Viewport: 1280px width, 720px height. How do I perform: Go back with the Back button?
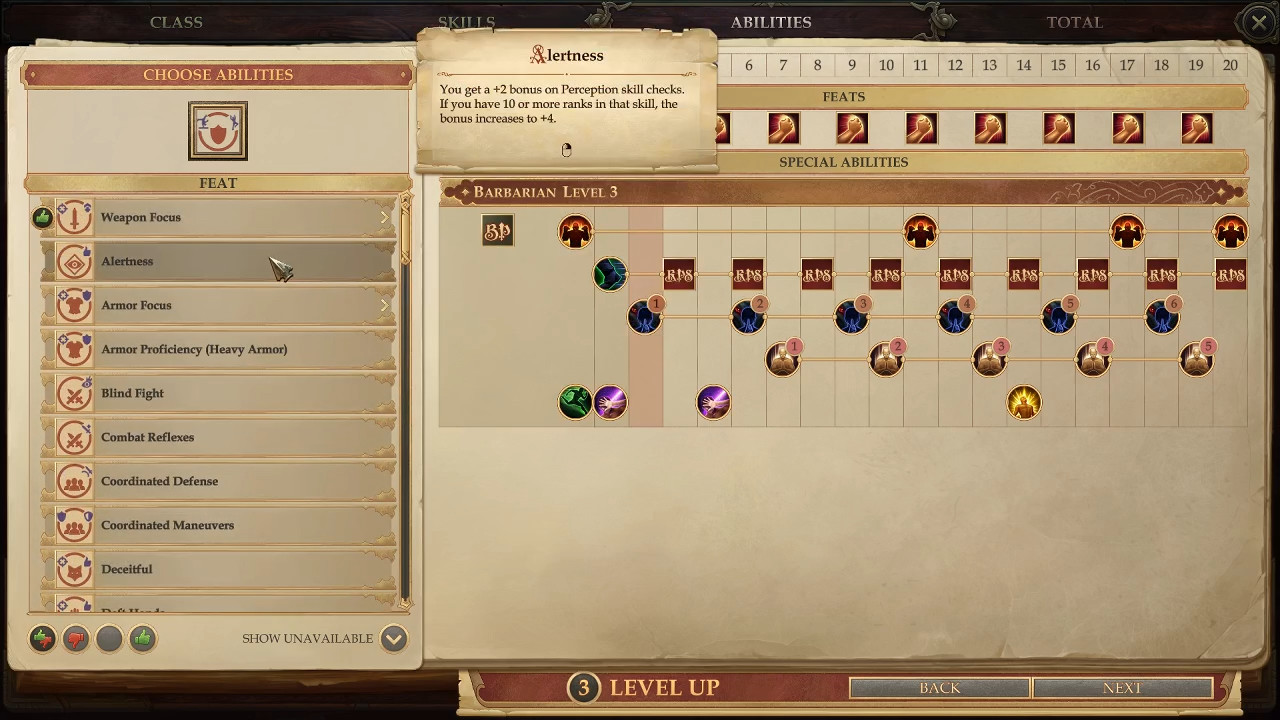pos(939,688)
